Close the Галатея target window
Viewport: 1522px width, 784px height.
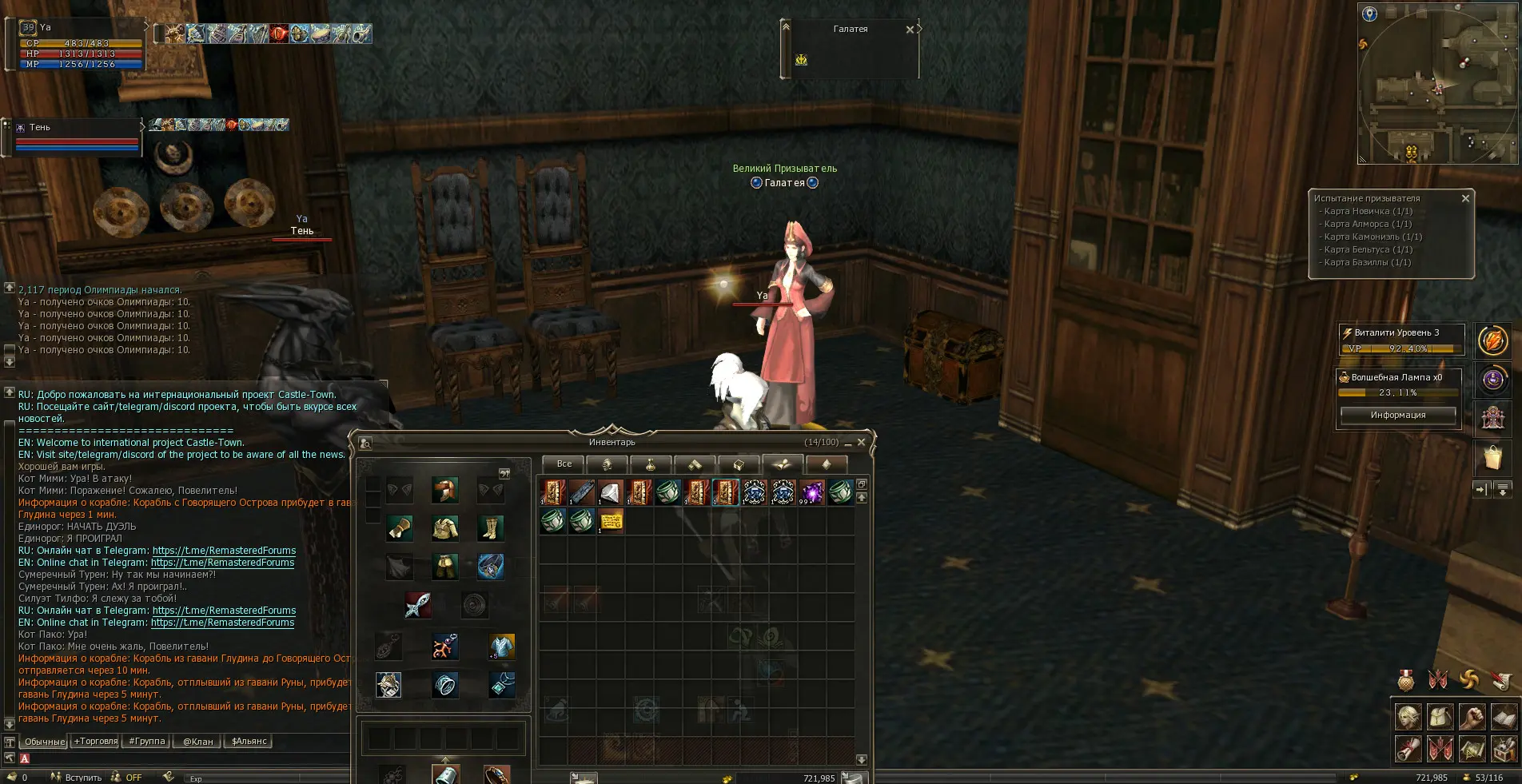910,30
